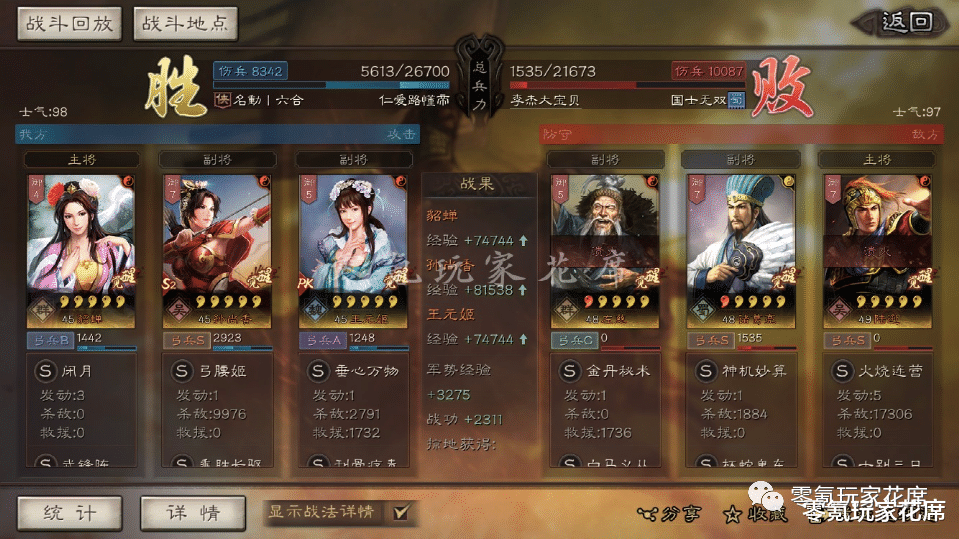Open the 垂心万物 skill entry
Screen dimensions: 959x539
tap(352, 371)
